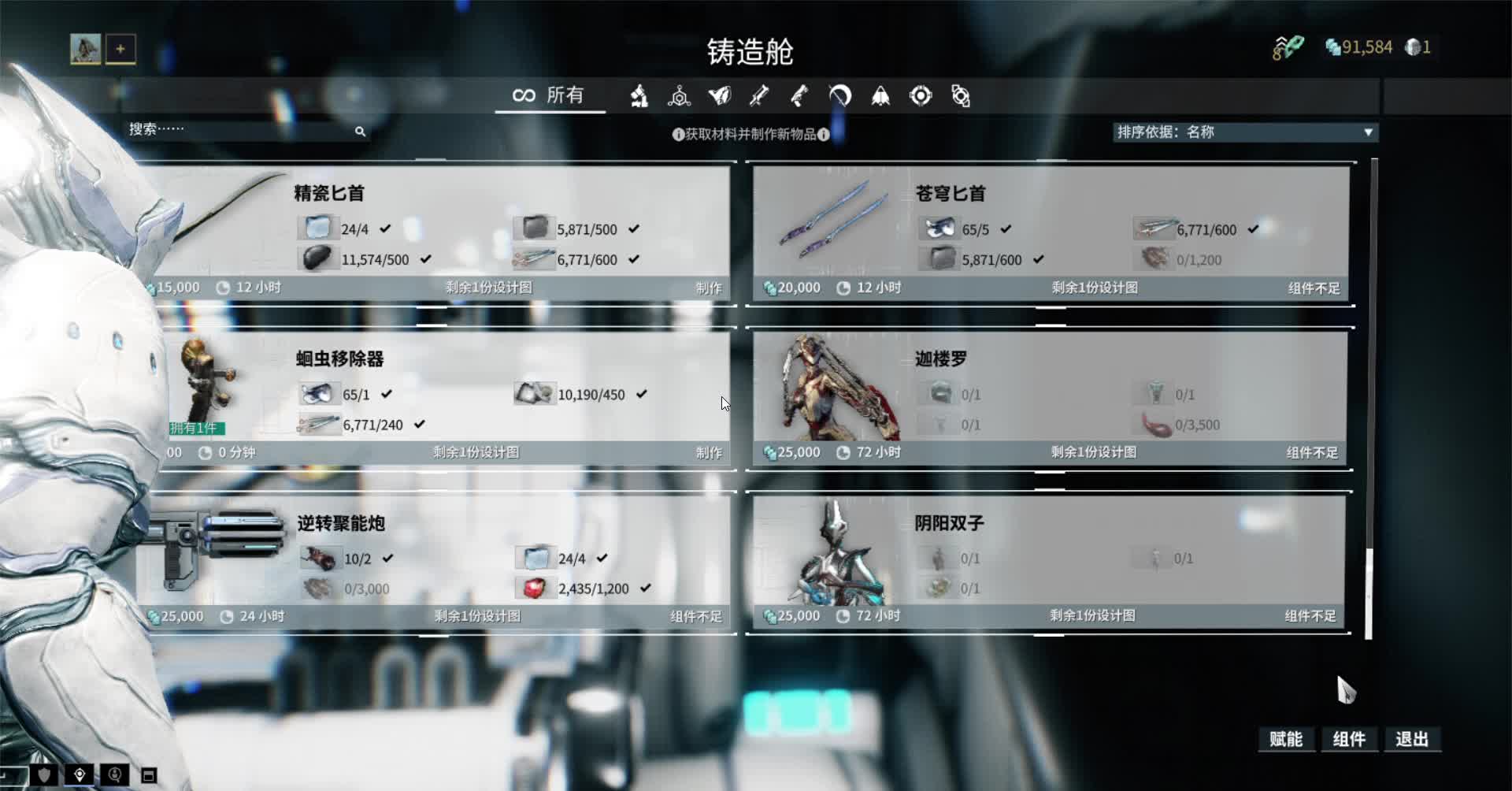Open the 排序依据 sorting dropdown
The width and height of the screenshot is (1512, 791).
pos(1244,132)
